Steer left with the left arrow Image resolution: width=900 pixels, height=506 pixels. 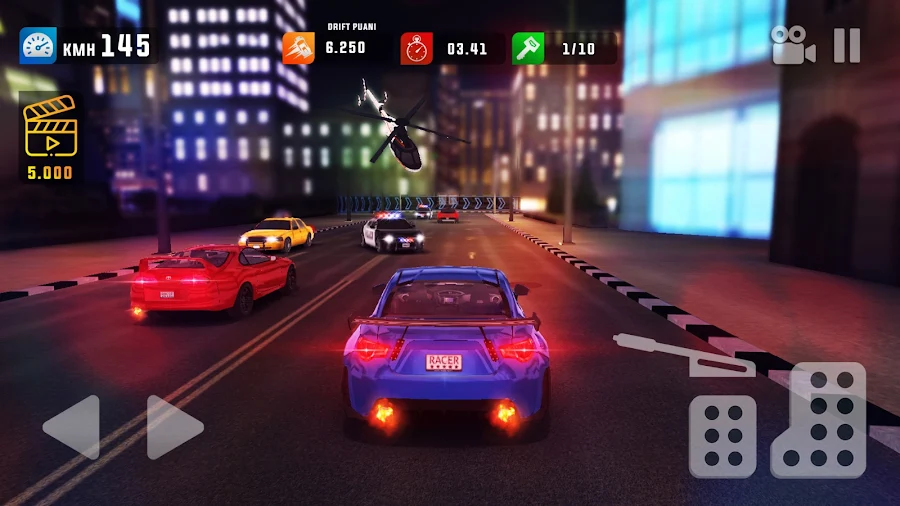[x=72, y=427]
